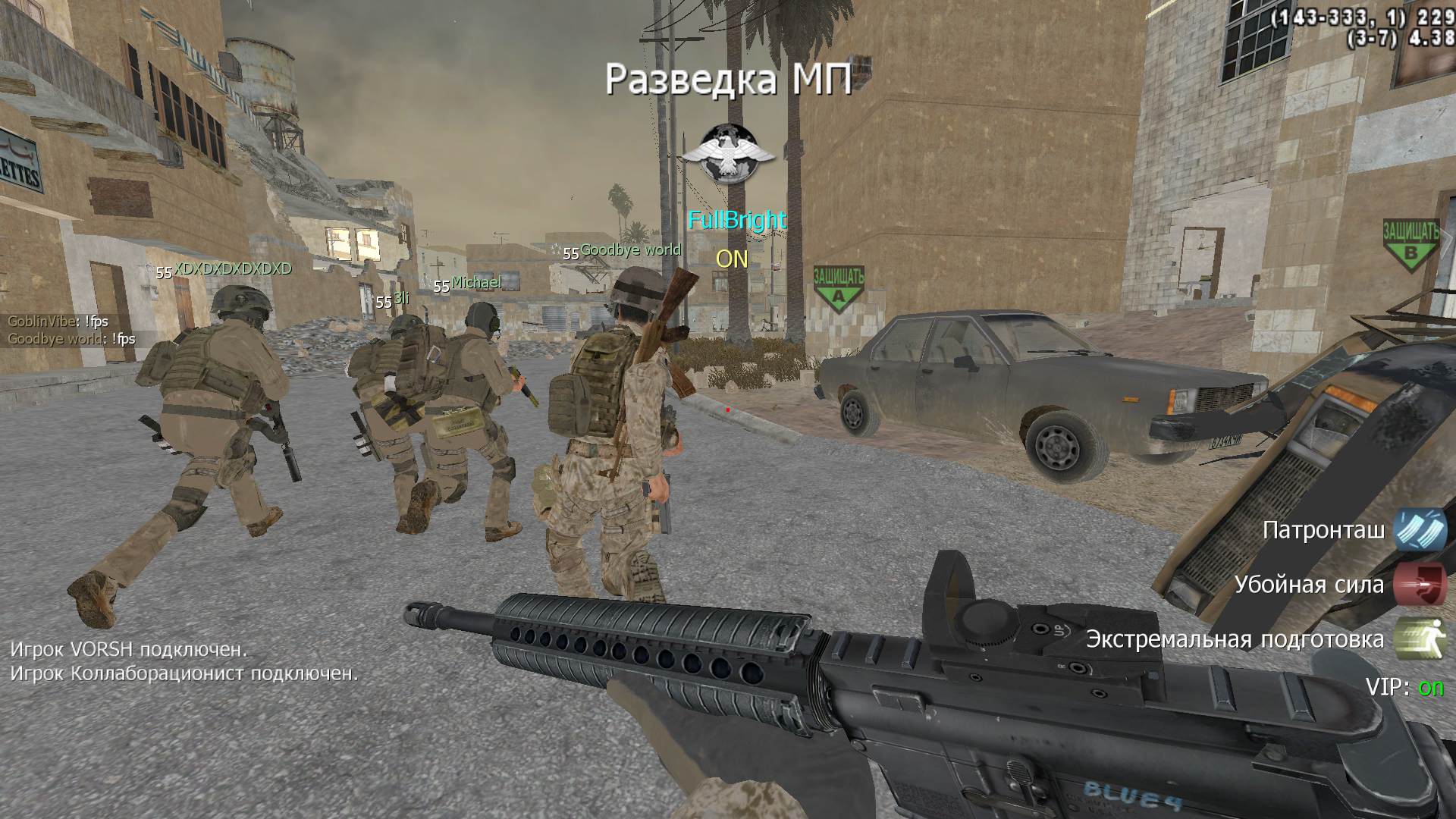Click the eagle faction emblem
Screen dimensions: 1456x819
(x=728, y=153)
